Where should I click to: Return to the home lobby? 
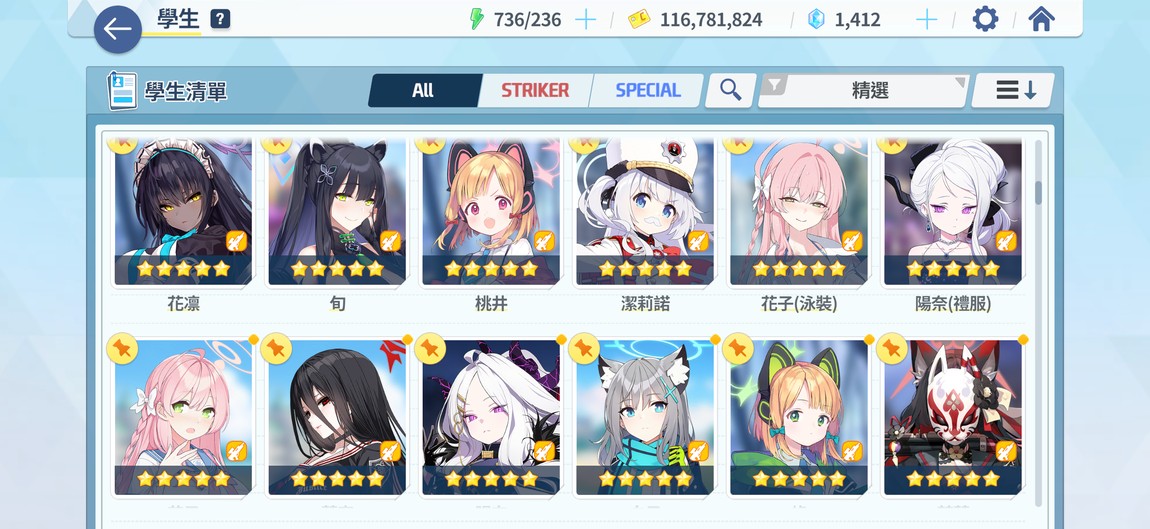(1041, 19)
